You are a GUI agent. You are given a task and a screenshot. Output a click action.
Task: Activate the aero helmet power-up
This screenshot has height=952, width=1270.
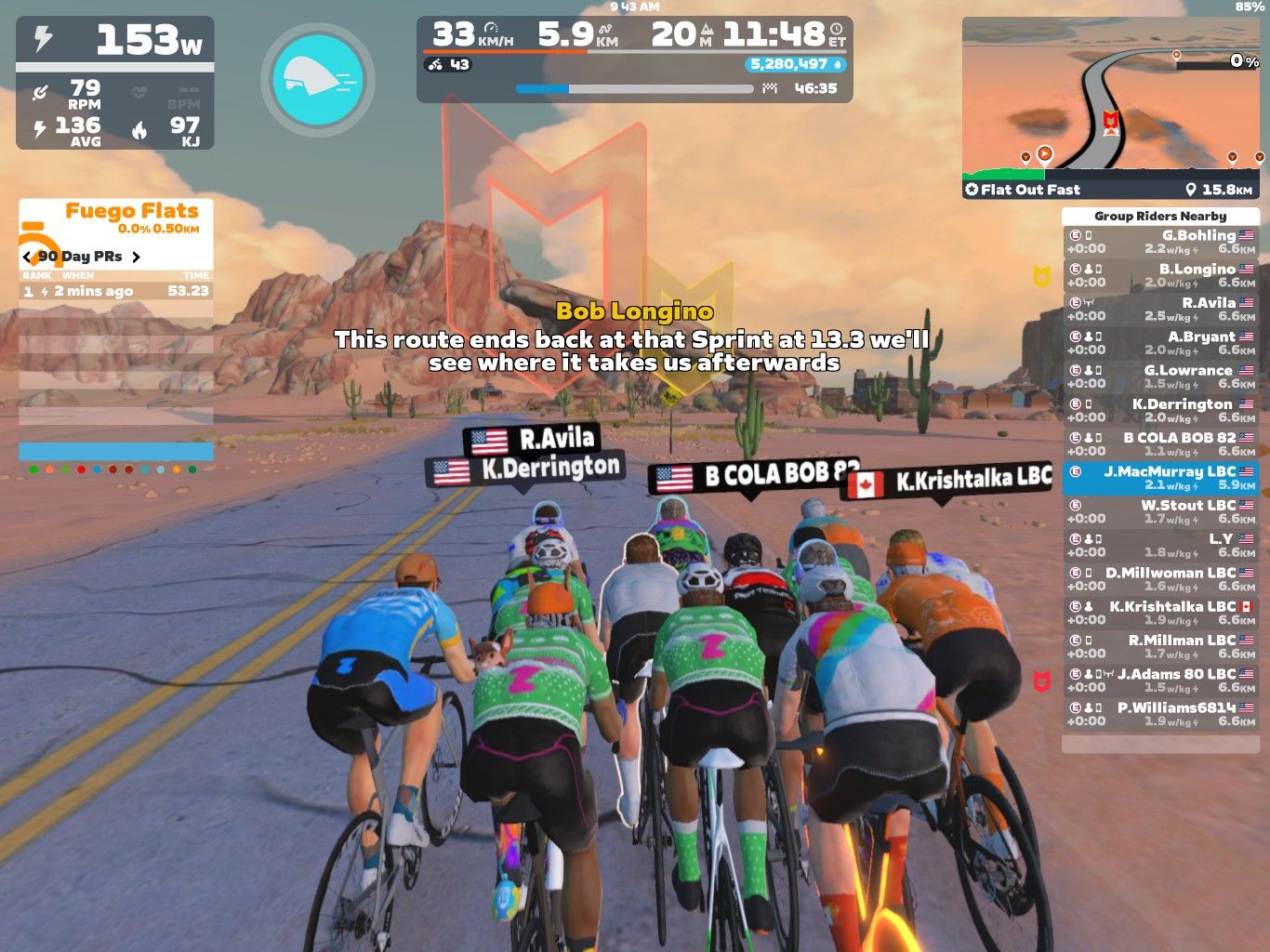point(318,80)
